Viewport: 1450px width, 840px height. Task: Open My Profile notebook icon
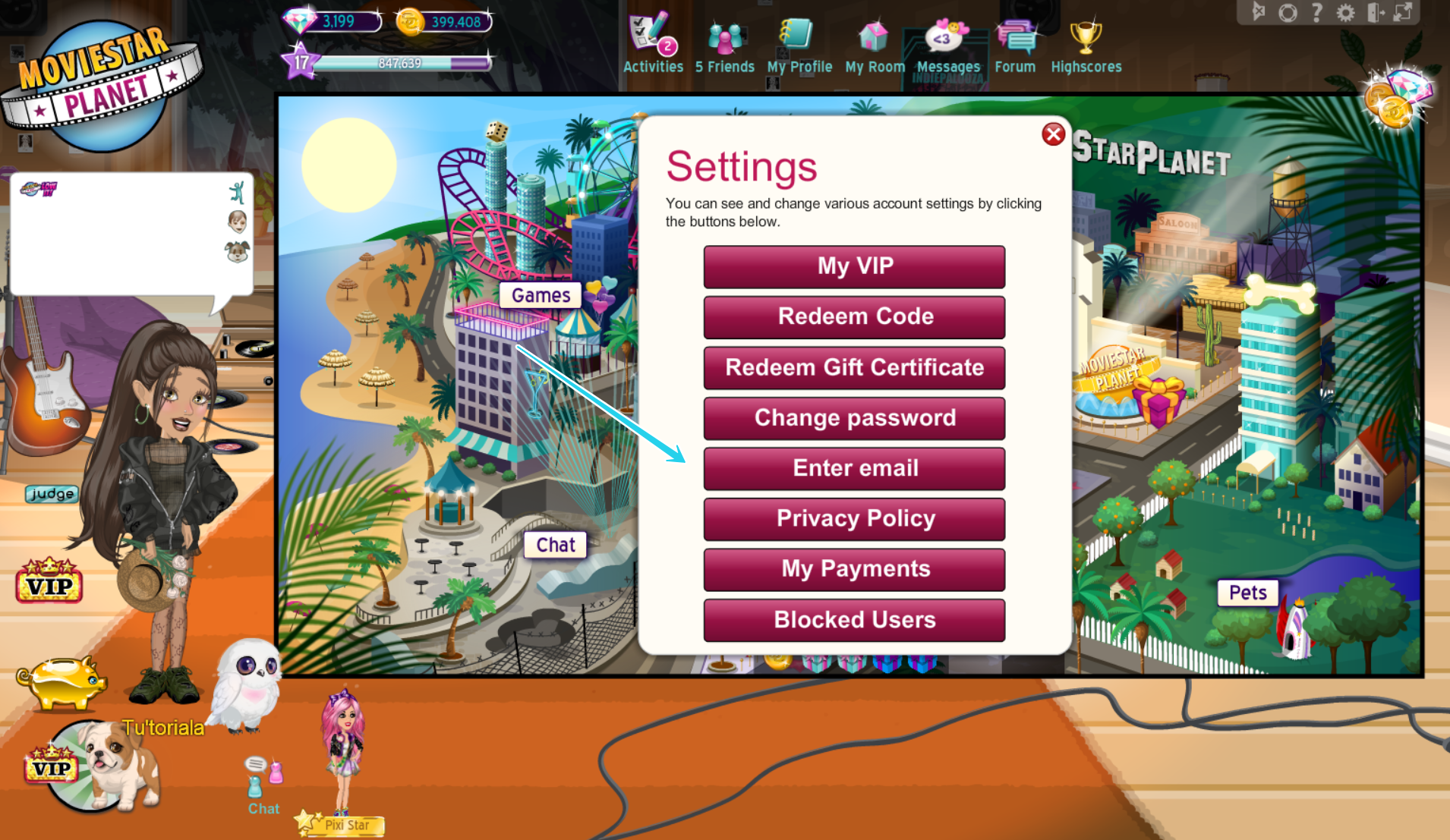pyautogui.click(x=798, y=36)
